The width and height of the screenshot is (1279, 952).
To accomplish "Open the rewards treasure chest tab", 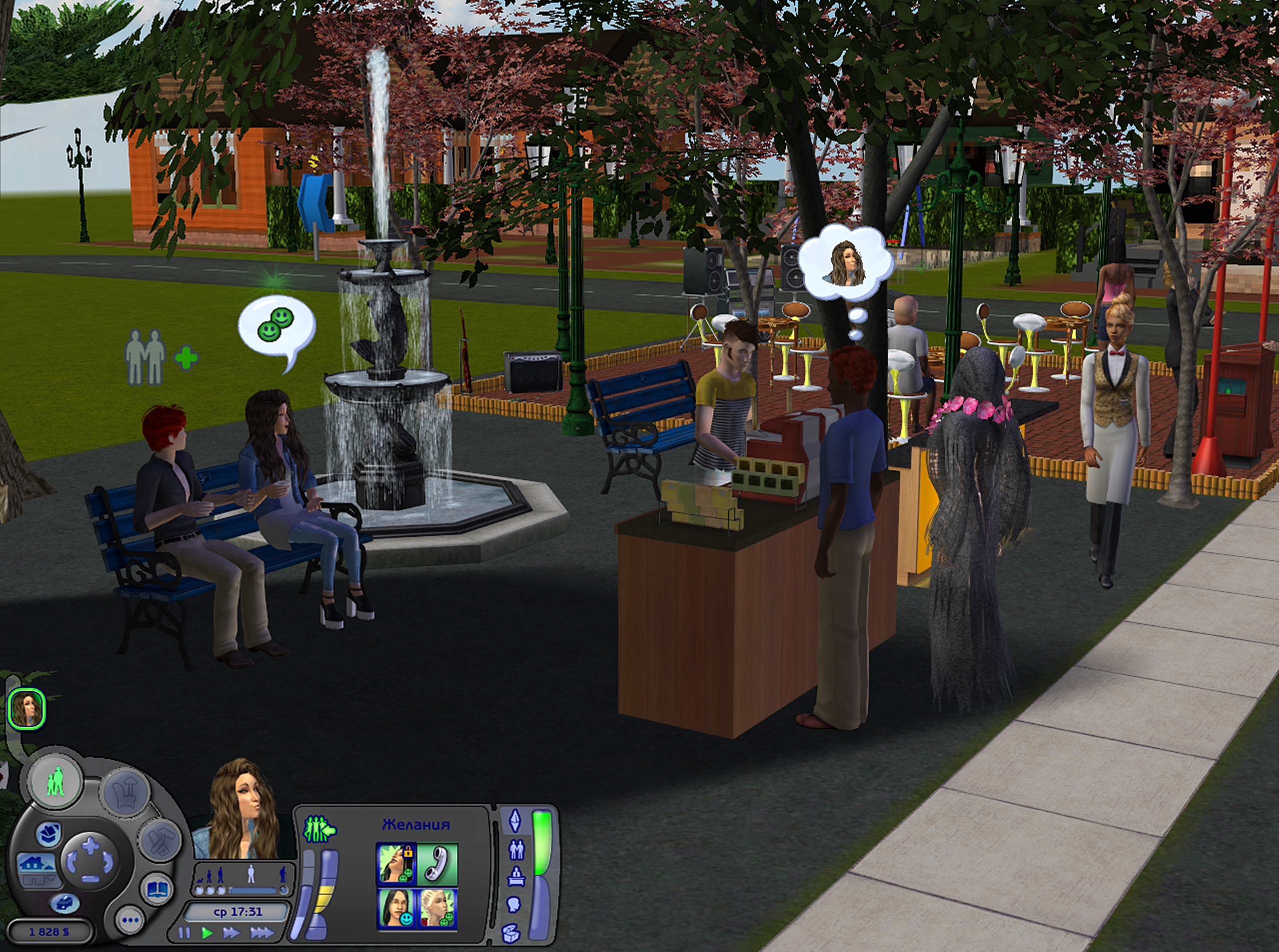I will (x=511, y=933).
